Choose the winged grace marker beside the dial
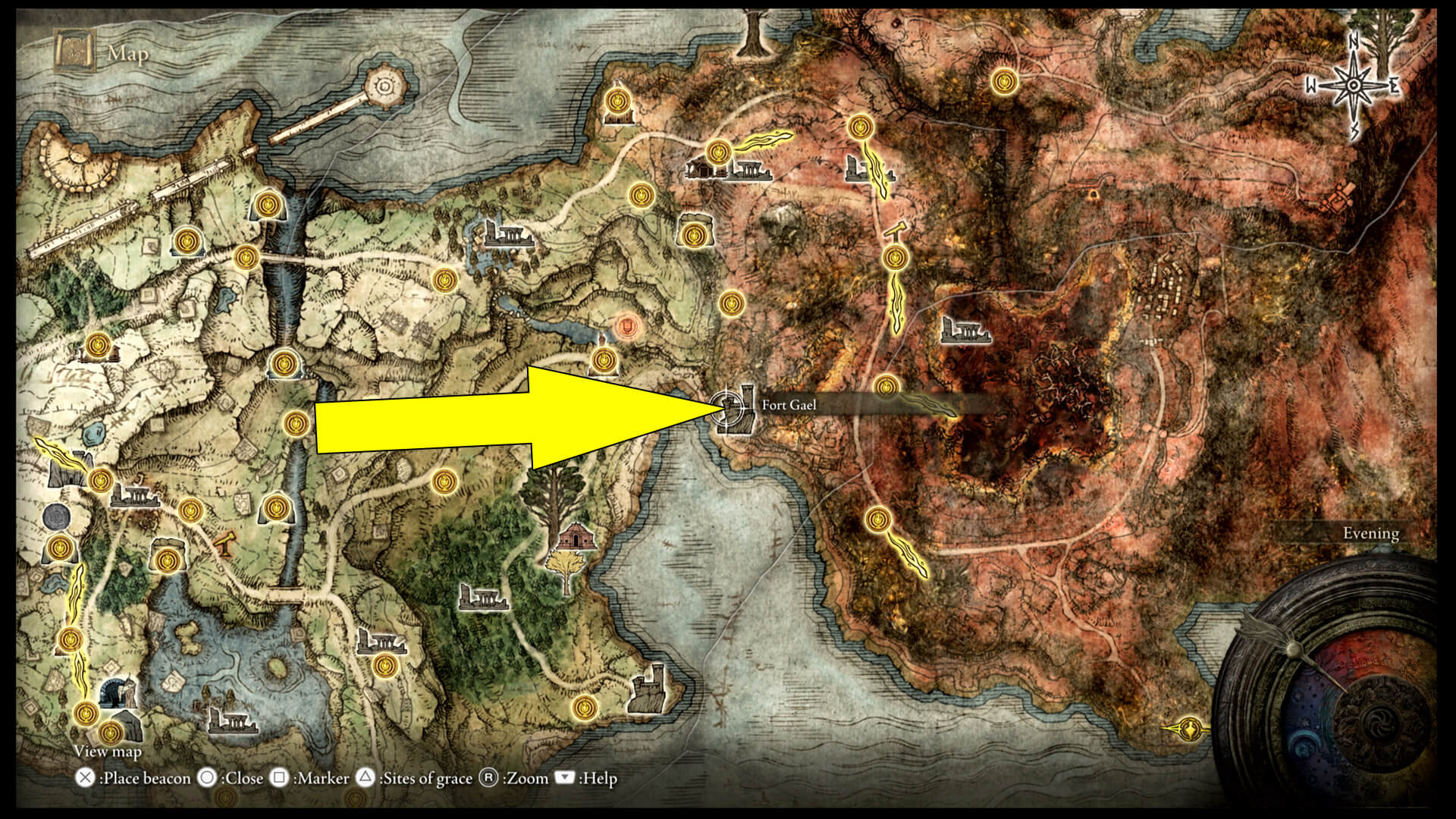The image size is (1456, 819). pos(1189,729)
